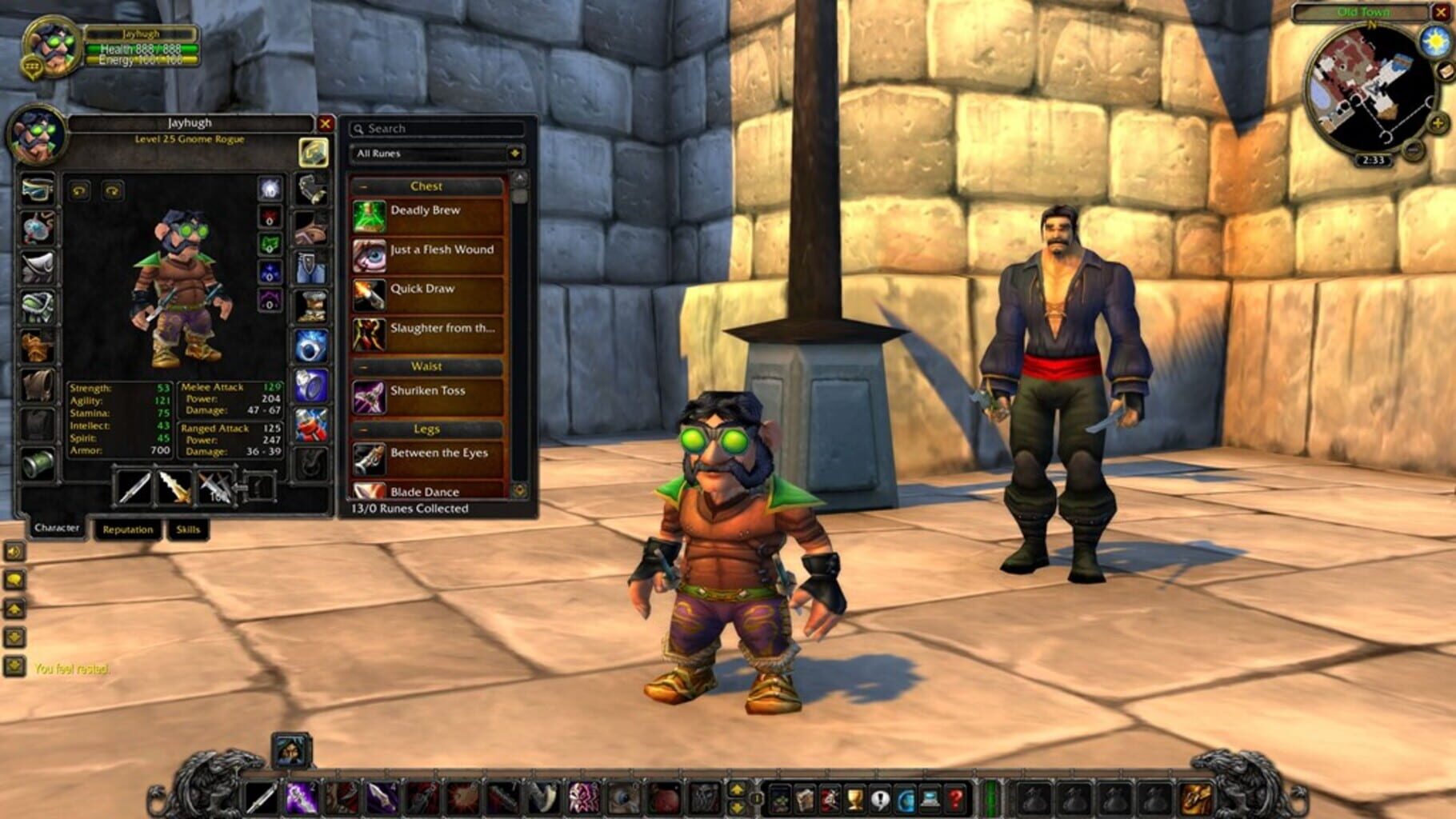Image resolution: width=1456 pixels, height=819 pixels.
Task: Collapse the Waist rune category
Action: click(365, 366)
